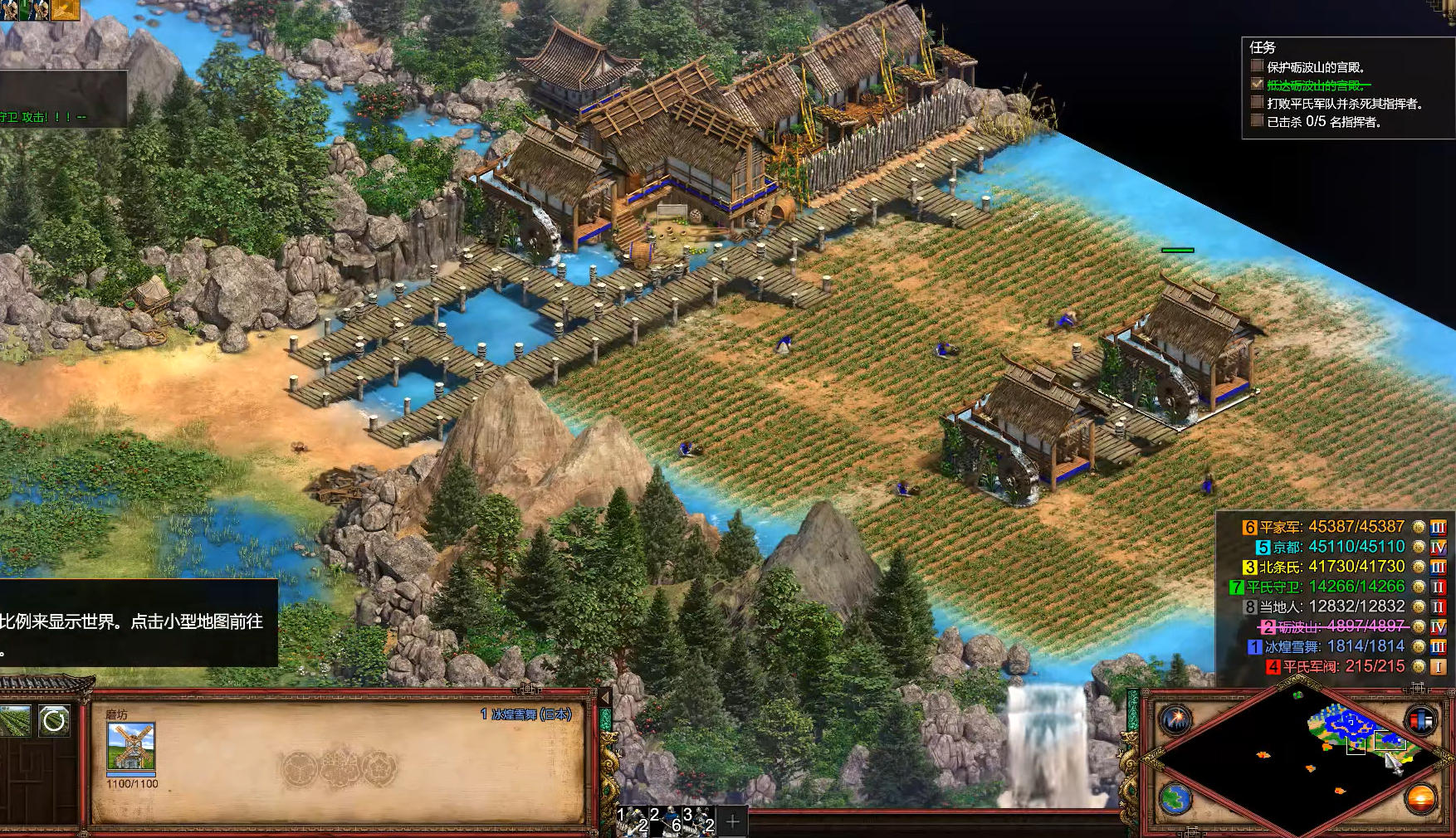
Task: Collapse the panel with the left arrow tab
Action: [605, 699]
